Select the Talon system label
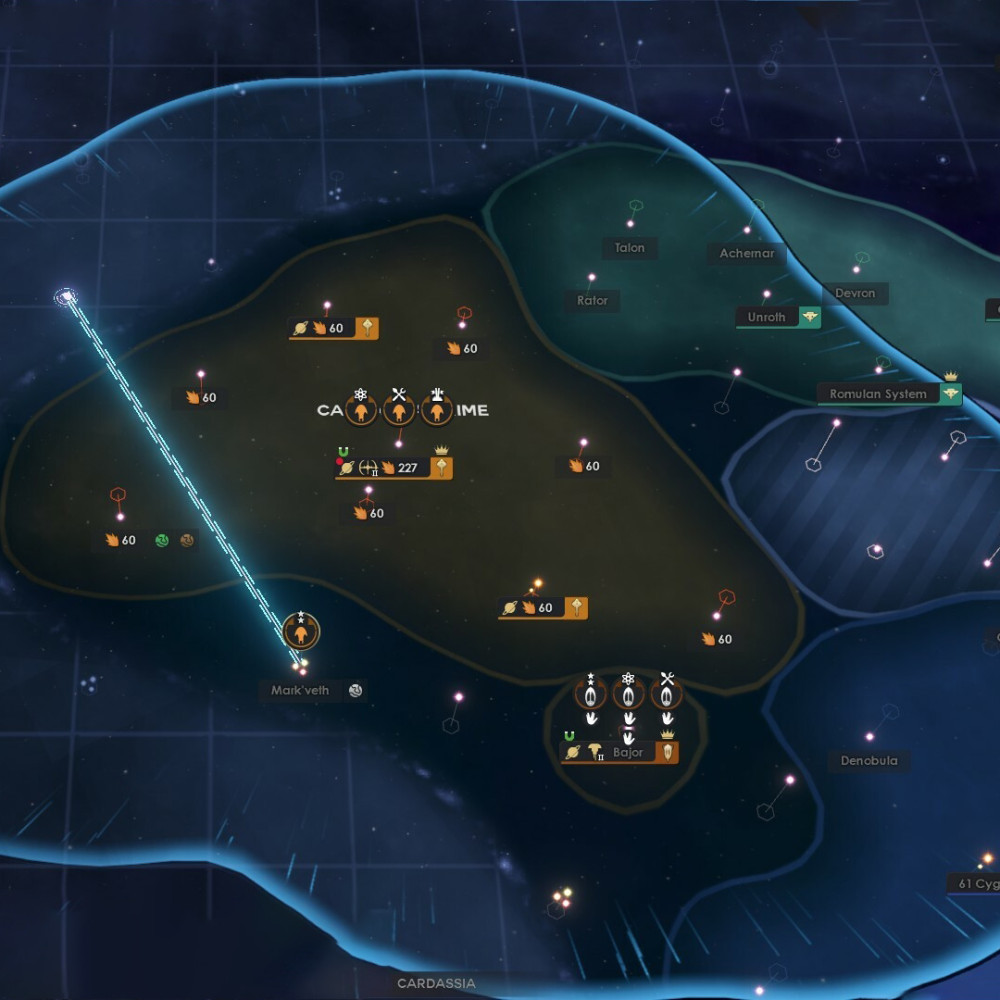The height and width of the screenshot is (1000, 1000). [630, 248]
